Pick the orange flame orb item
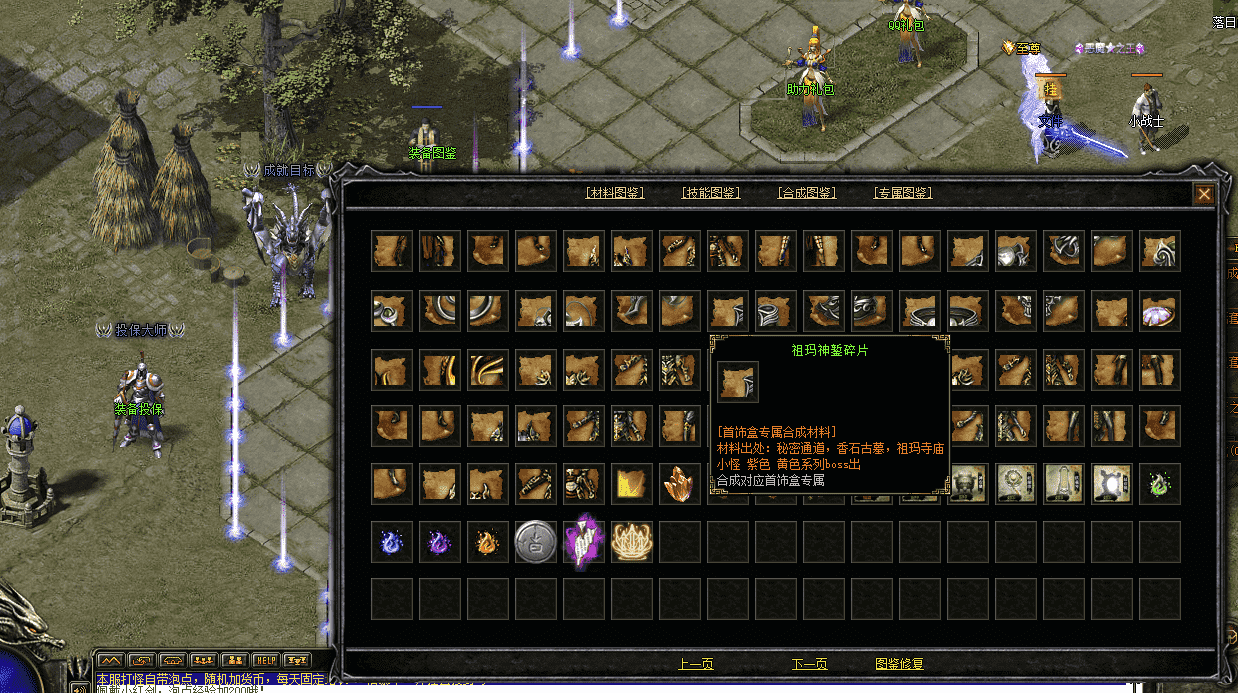The height and width of the screenshot is (693, 1238). coord(487,542)
